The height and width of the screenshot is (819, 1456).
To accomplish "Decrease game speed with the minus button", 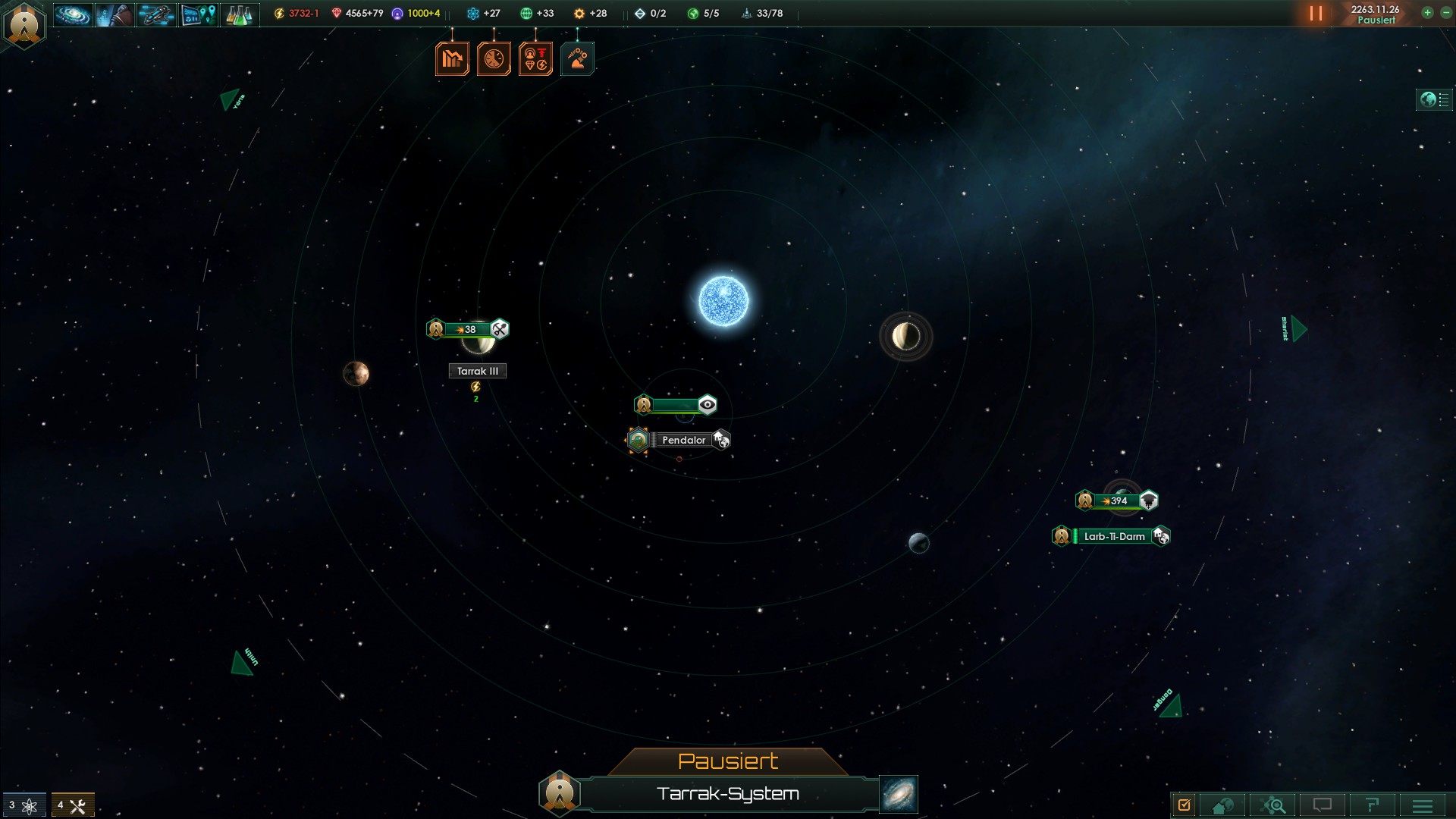I will pyautogui.click(x=1446, y=13).
